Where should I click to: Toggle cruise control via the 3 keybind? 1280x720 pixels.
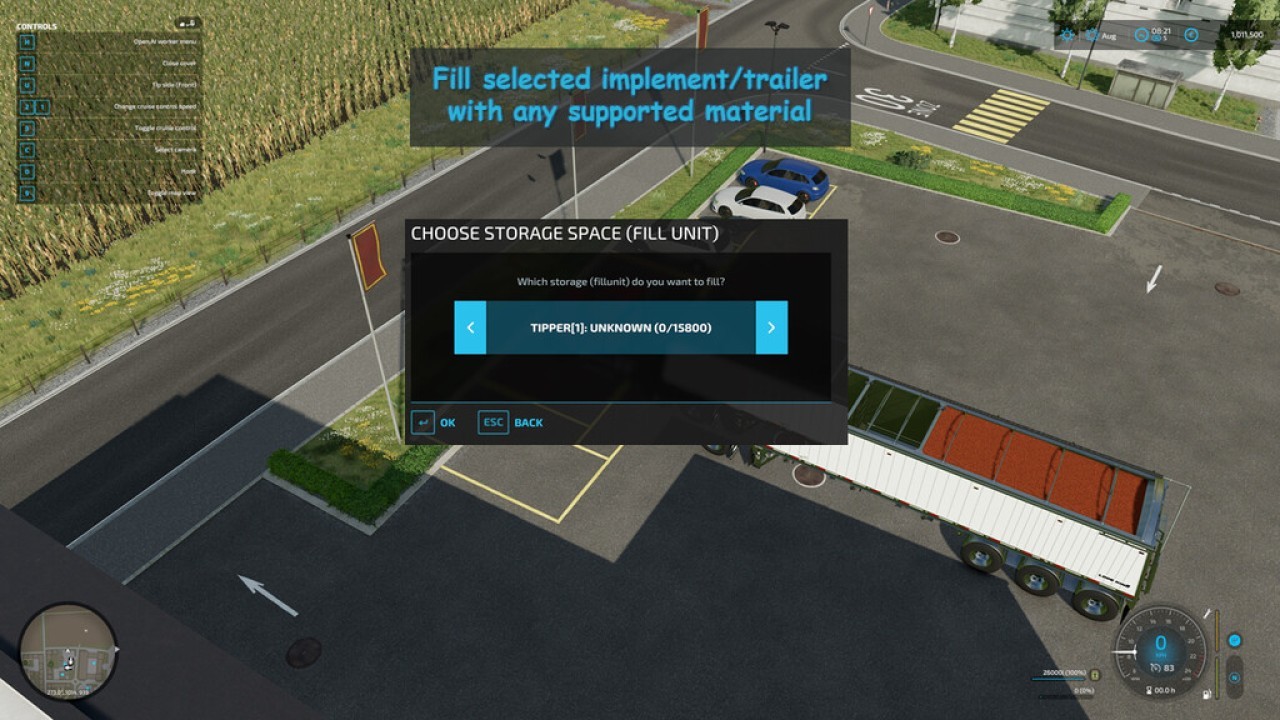pos(27,128)
